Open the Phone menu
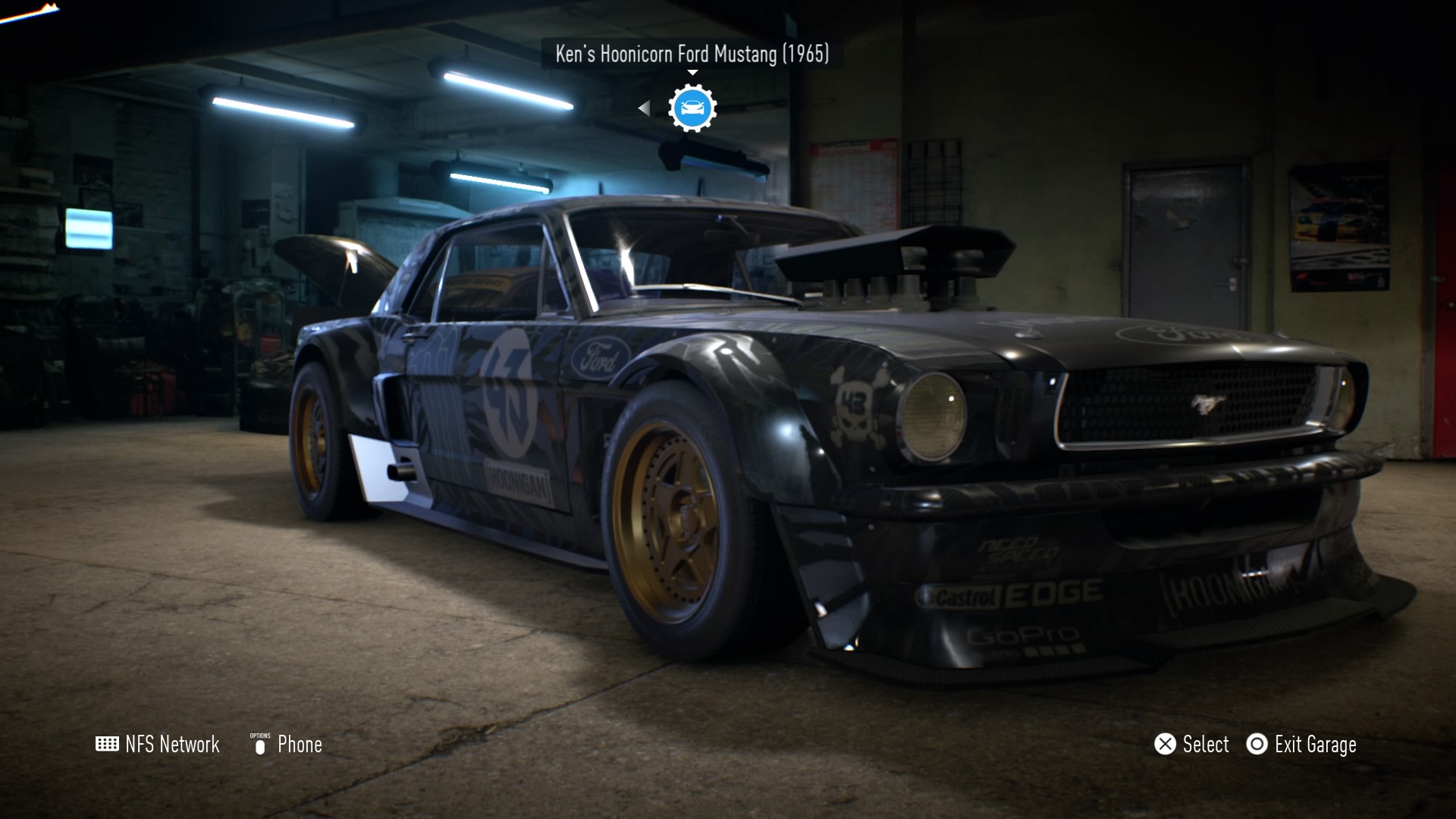The width and height of the screenshot is (1456, 819). click(287, 744)
